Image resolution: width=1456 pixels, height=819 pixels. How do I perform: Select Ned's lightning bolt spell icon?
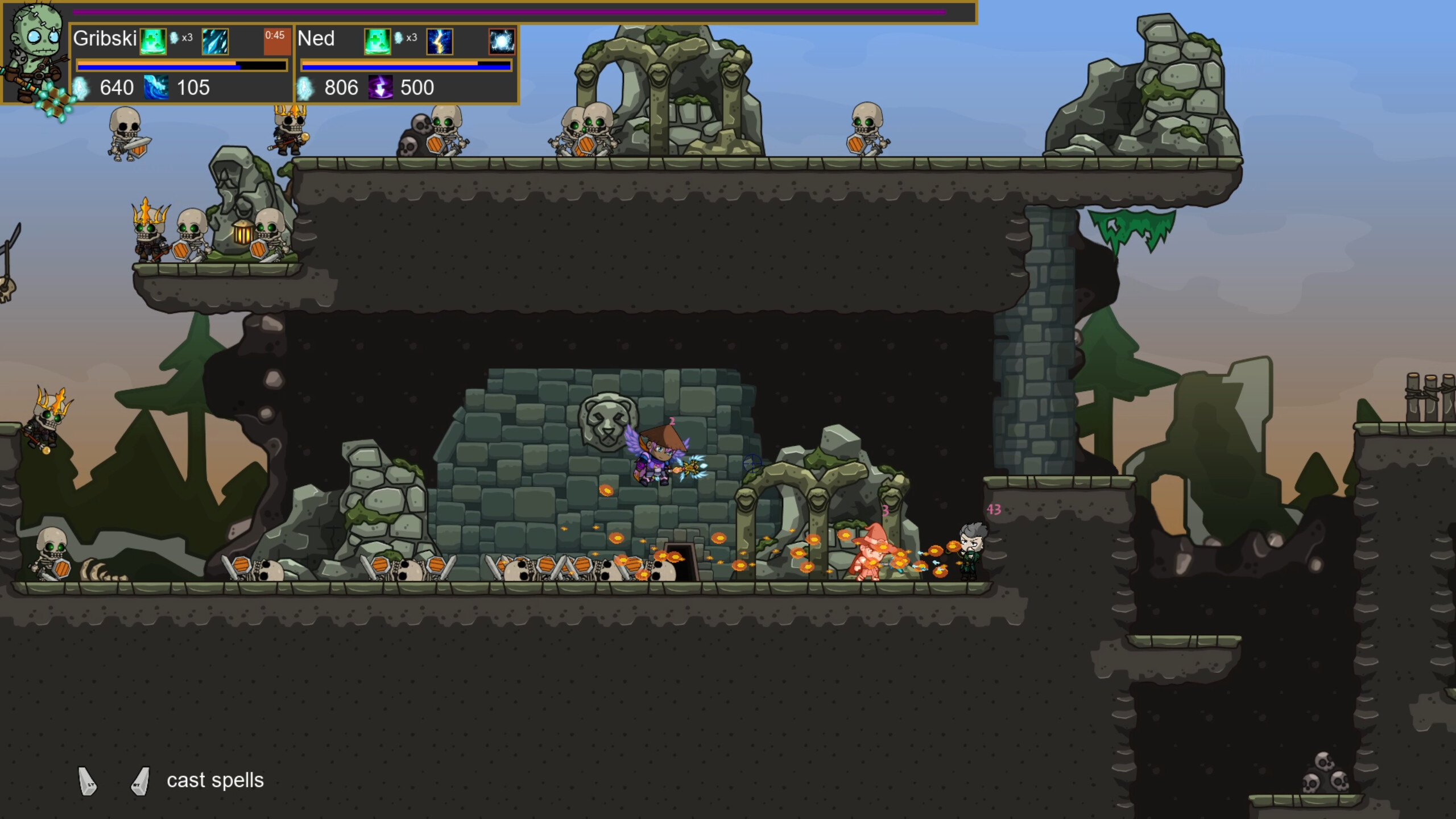click(440, 42)
